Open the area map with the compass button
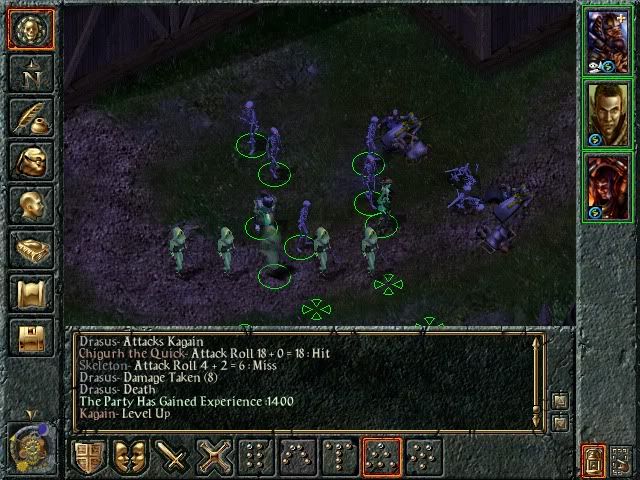 31,72
